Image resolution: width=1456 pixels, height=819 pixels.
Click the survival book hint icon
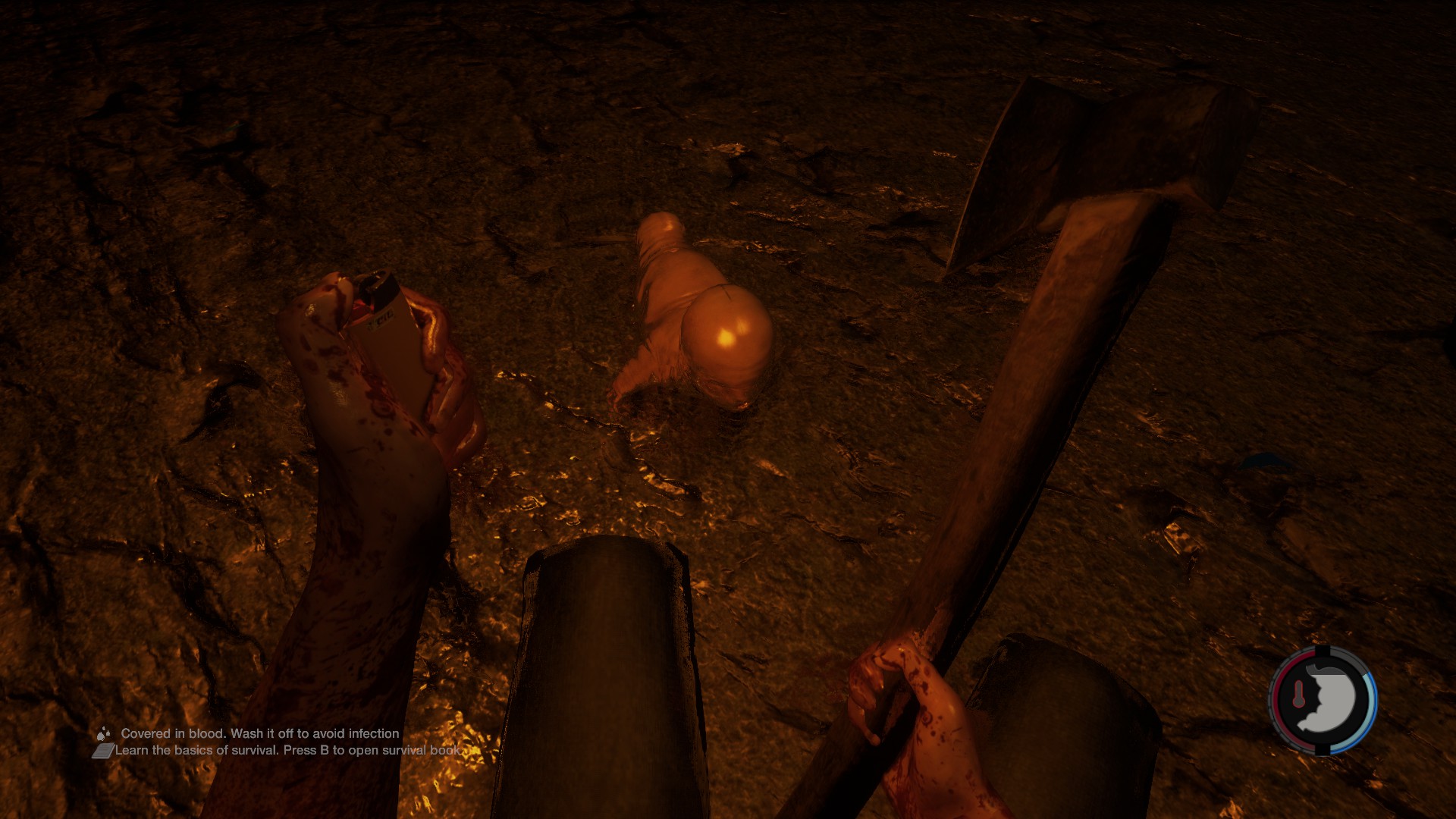point(103,751)
